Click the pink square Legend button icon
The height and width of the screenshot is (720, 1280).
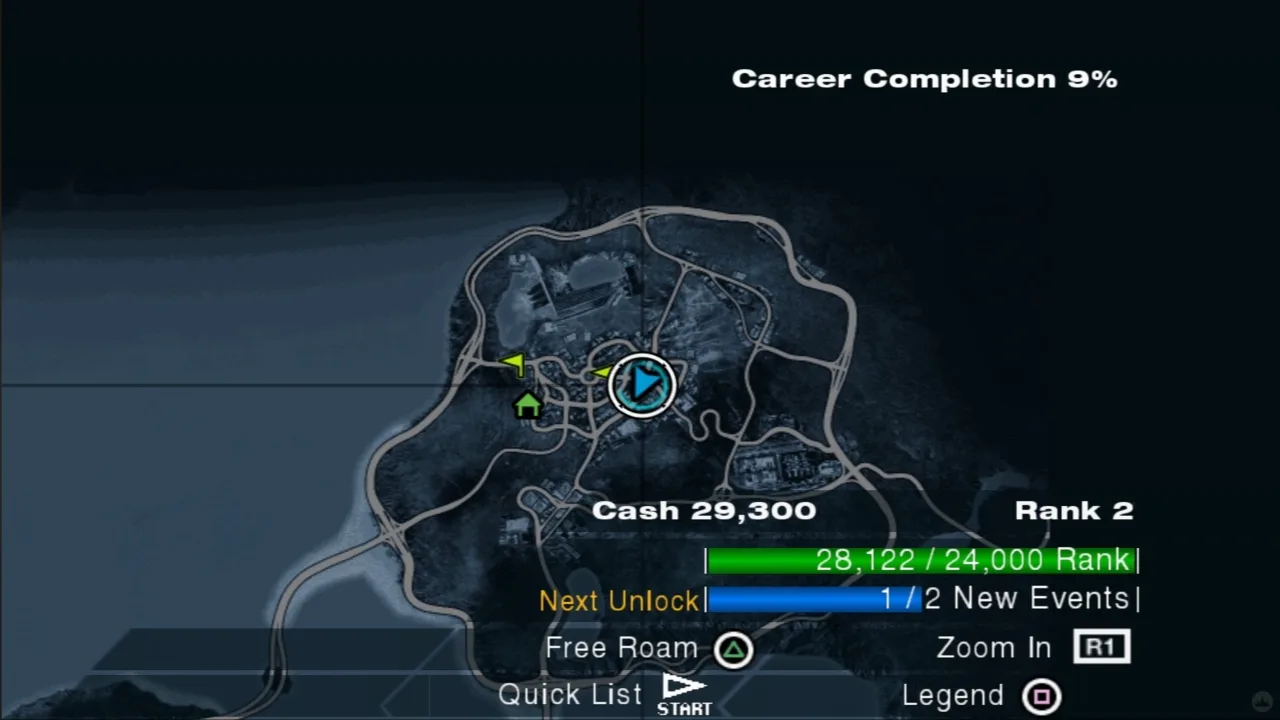1042,695
